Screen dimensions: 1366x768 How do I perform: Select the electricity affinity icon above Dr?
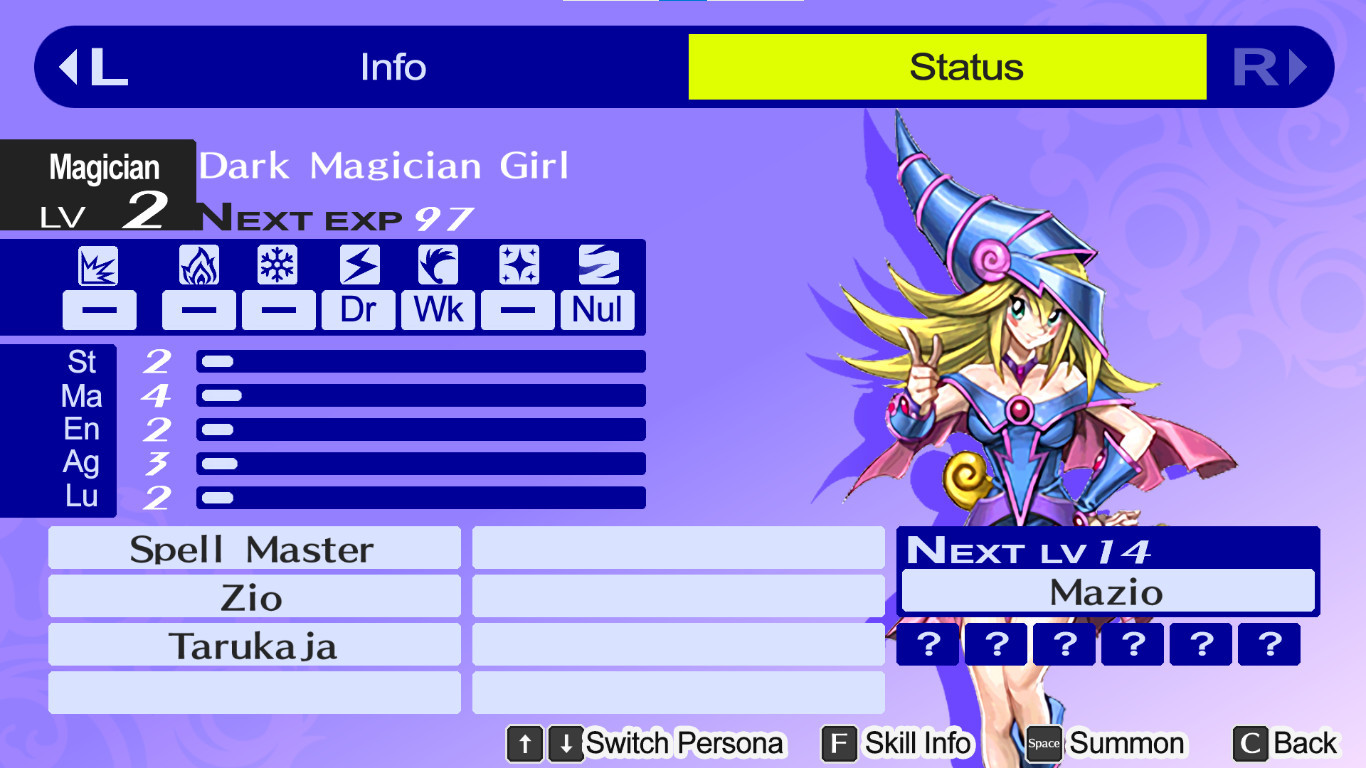357,264
